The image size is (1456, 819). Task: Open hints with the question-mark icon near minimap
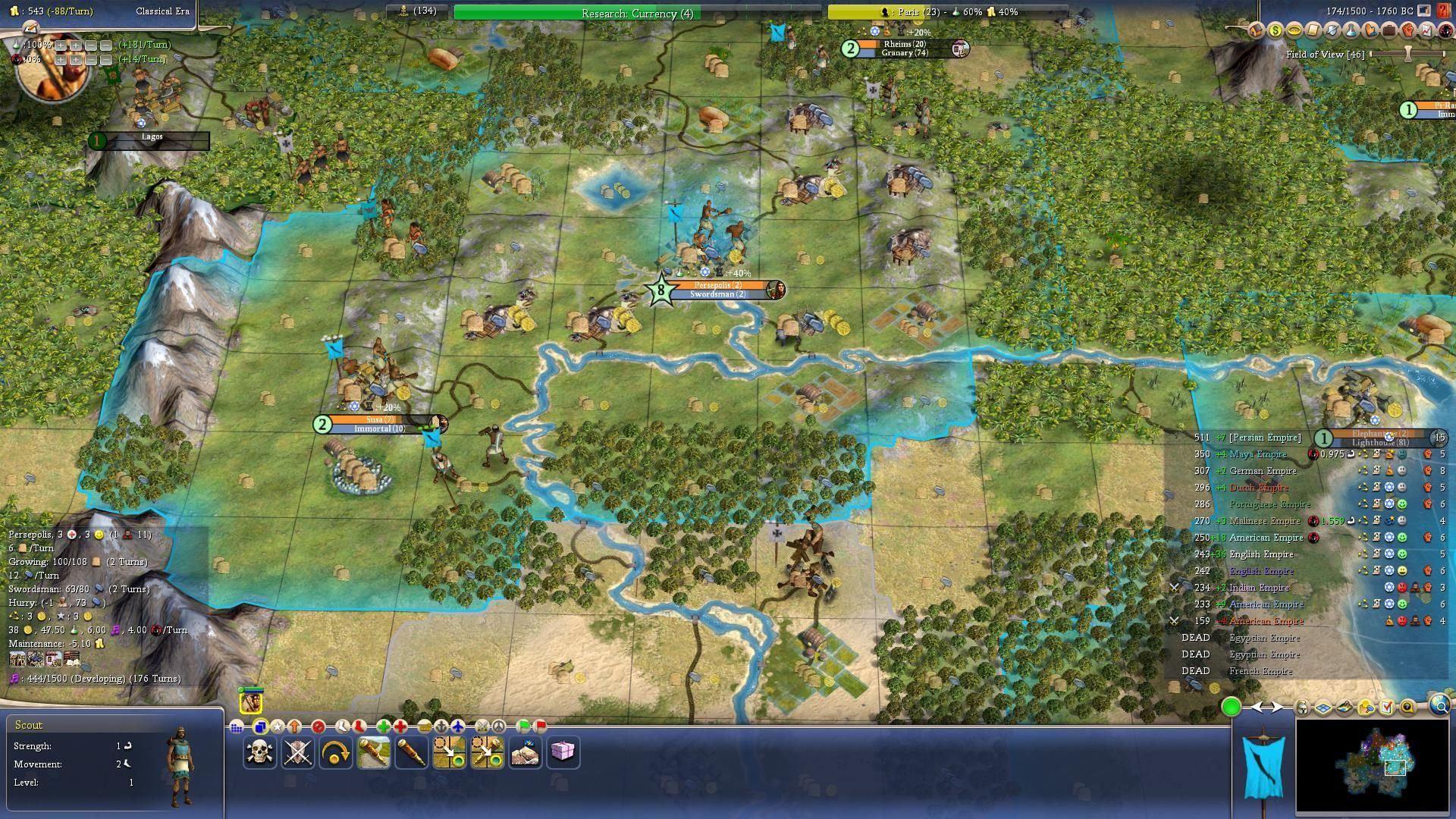point(1407,708)
